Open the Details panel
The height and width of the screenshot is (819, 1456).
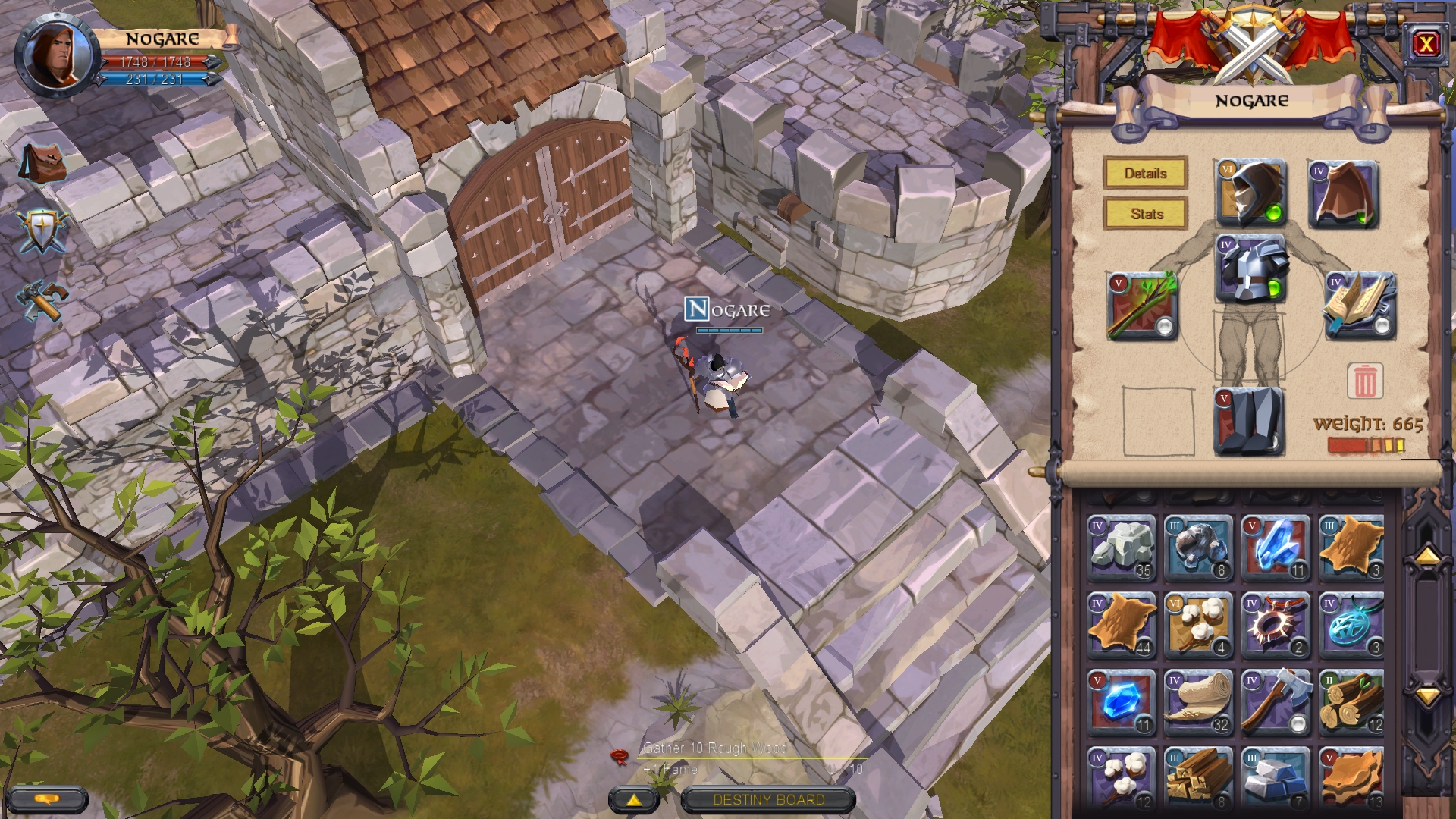point(1144,174)
